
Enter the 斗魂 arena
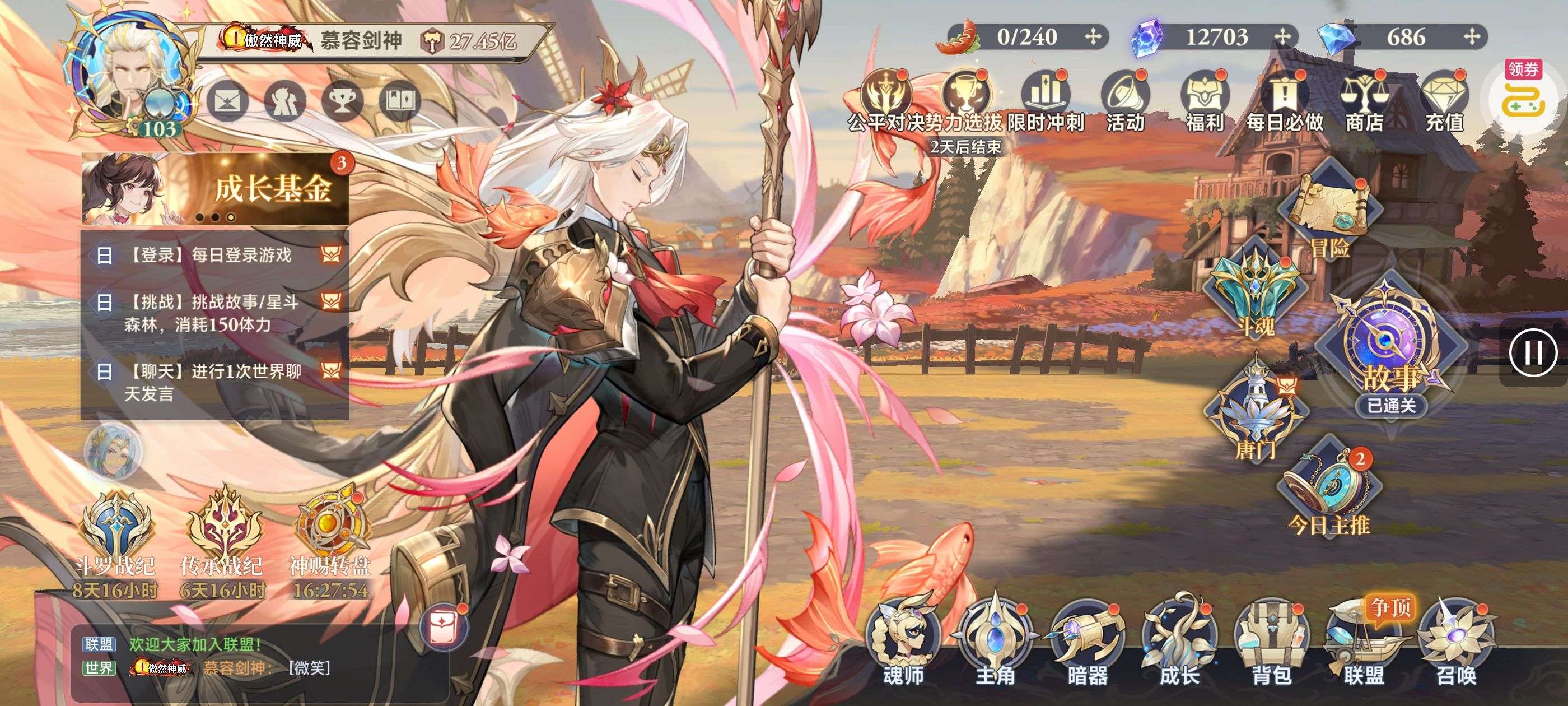click(x=1255, y=292)
